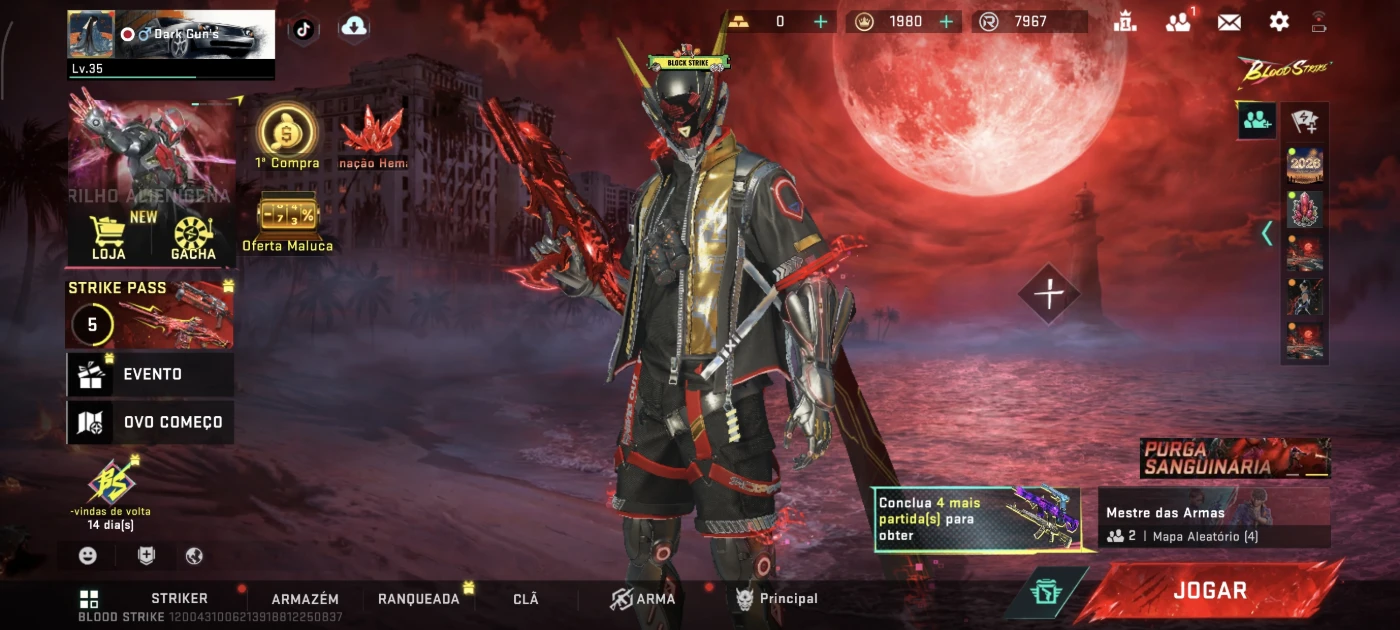
Task: Open the emoji smiley button
Action: pyautogui.click(x=88, y=556)
